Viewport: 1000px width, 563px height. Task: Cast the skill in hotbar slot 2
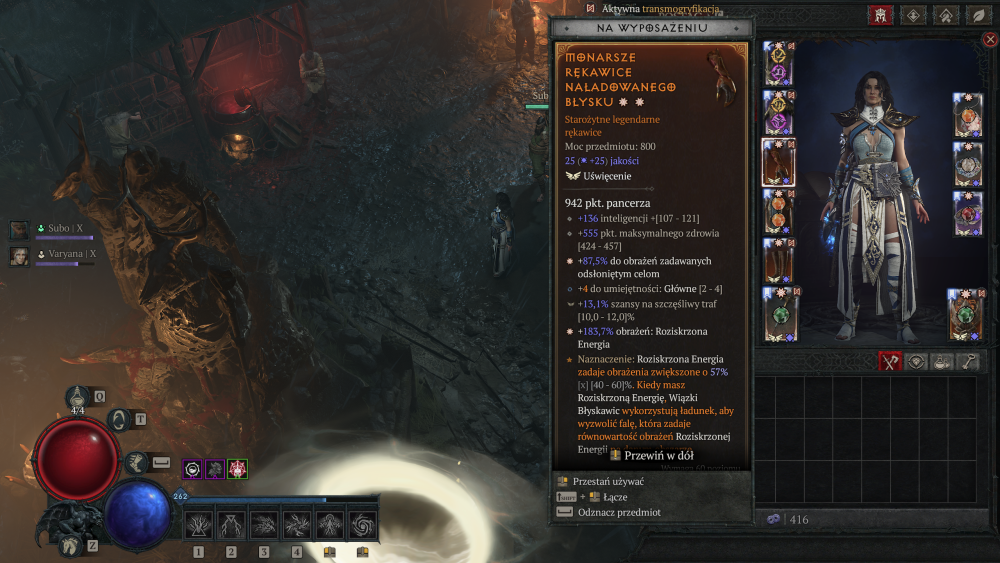click(x=231, y=524)
